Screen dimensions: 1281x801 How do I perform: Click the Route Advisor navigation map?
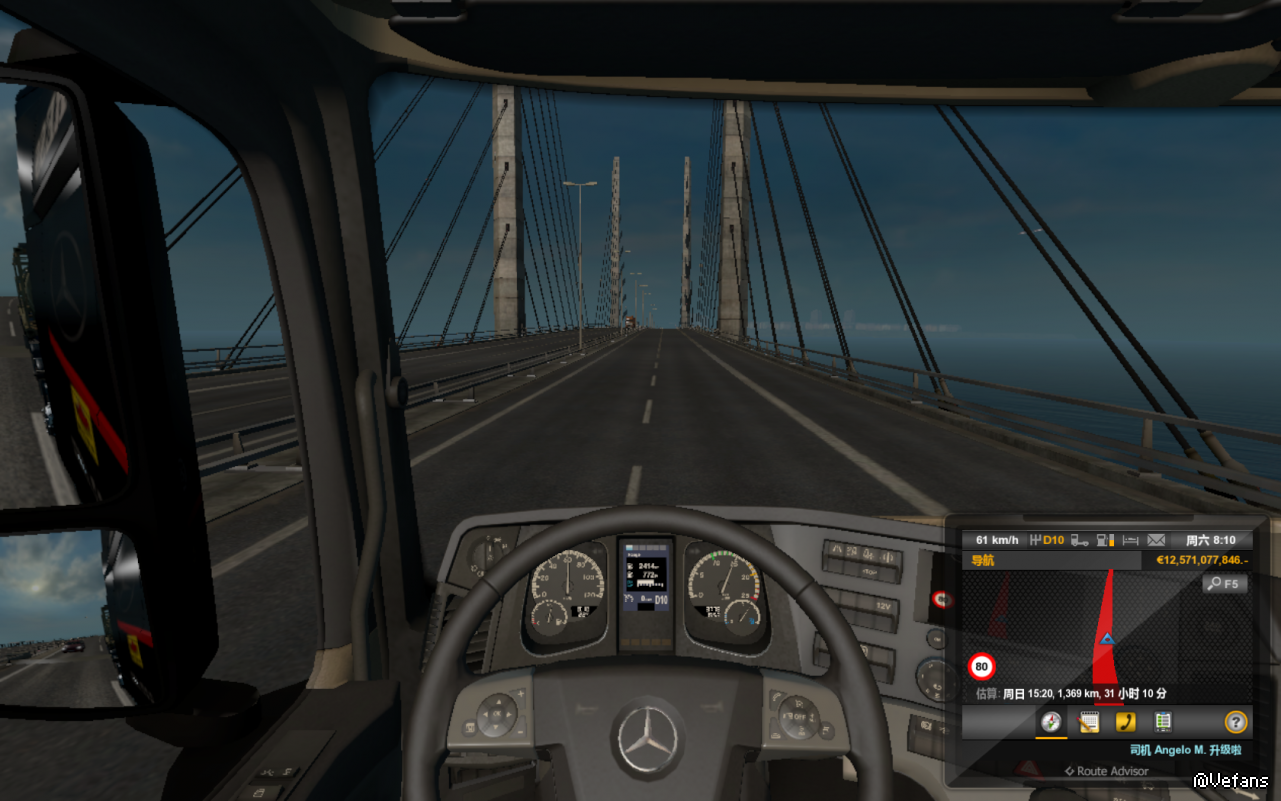[x=1100, y=630]
